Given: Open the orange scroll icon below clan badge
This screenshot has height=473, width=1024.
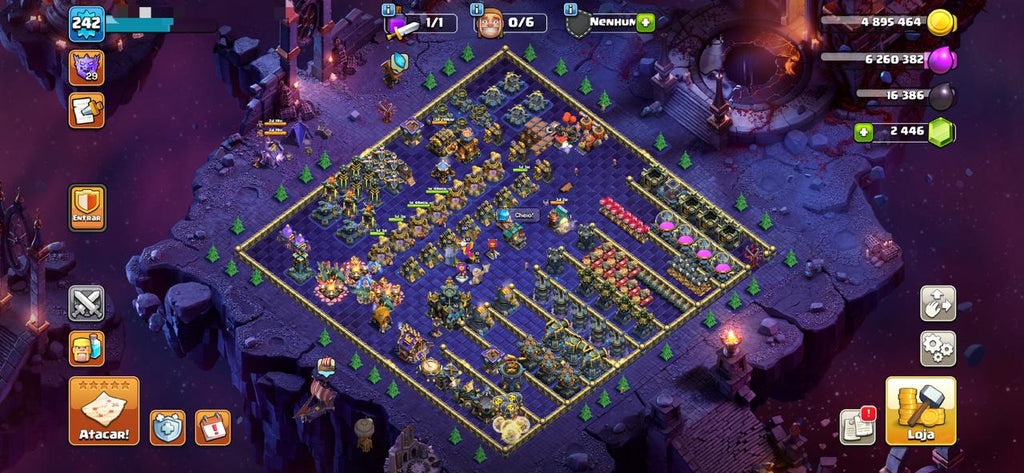Looking at the screenshot, I should click(86, 109).
